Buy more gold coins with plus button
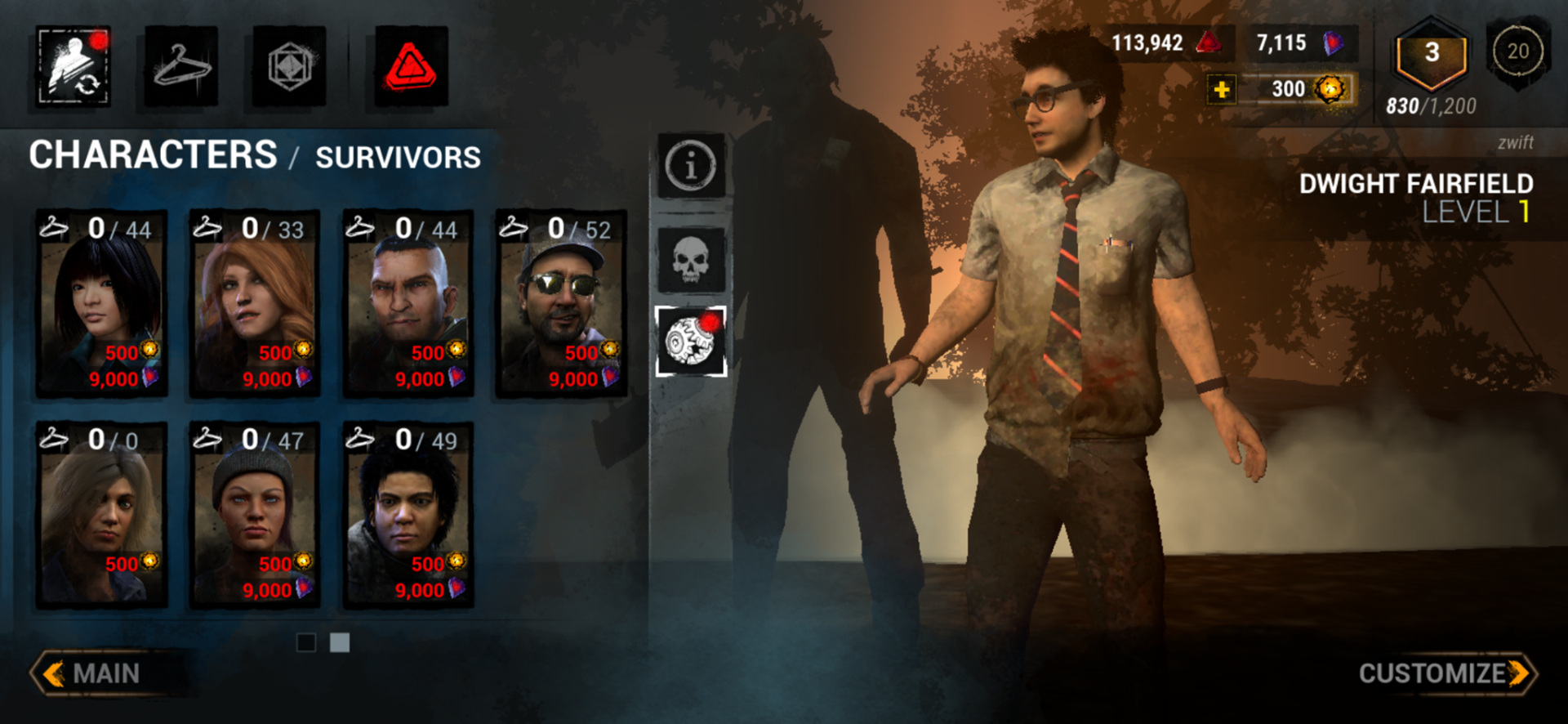Image resolution: width=1568 pixels, height=724 pixels. click(1222, 89)
